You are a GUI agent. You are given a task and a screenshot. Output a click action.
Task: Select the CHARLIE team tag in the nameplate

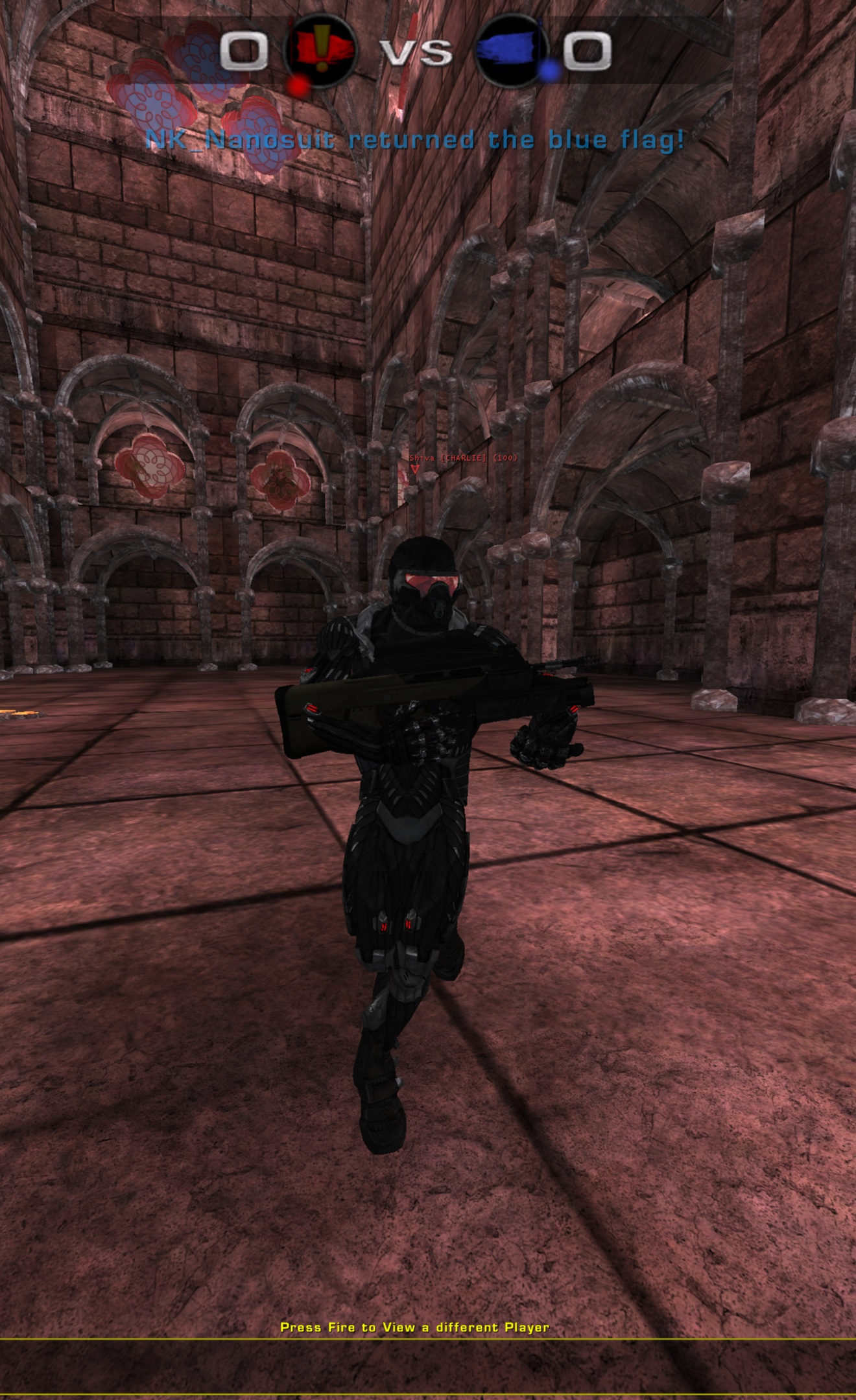(x=463, y=458)
